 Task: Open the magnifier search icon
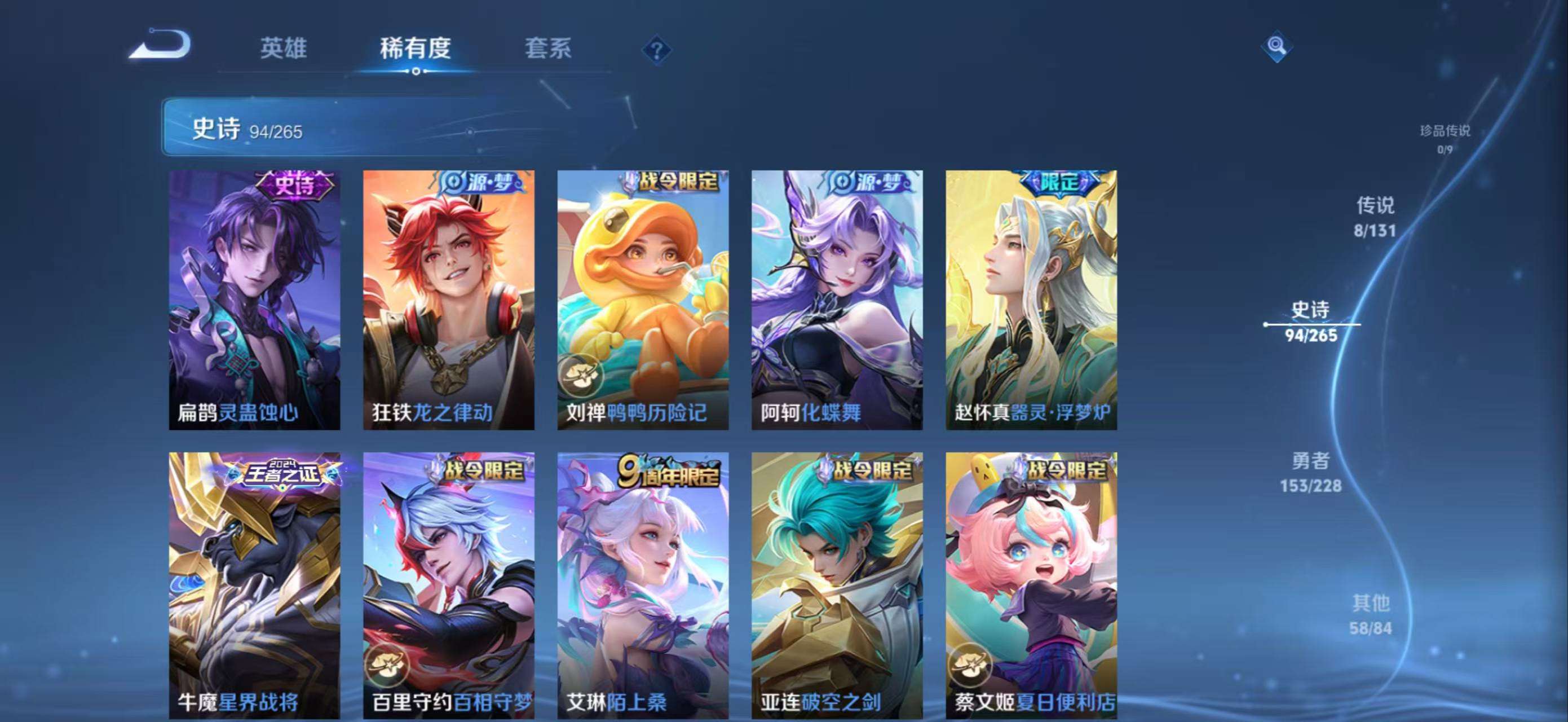tap(1276, 46)
